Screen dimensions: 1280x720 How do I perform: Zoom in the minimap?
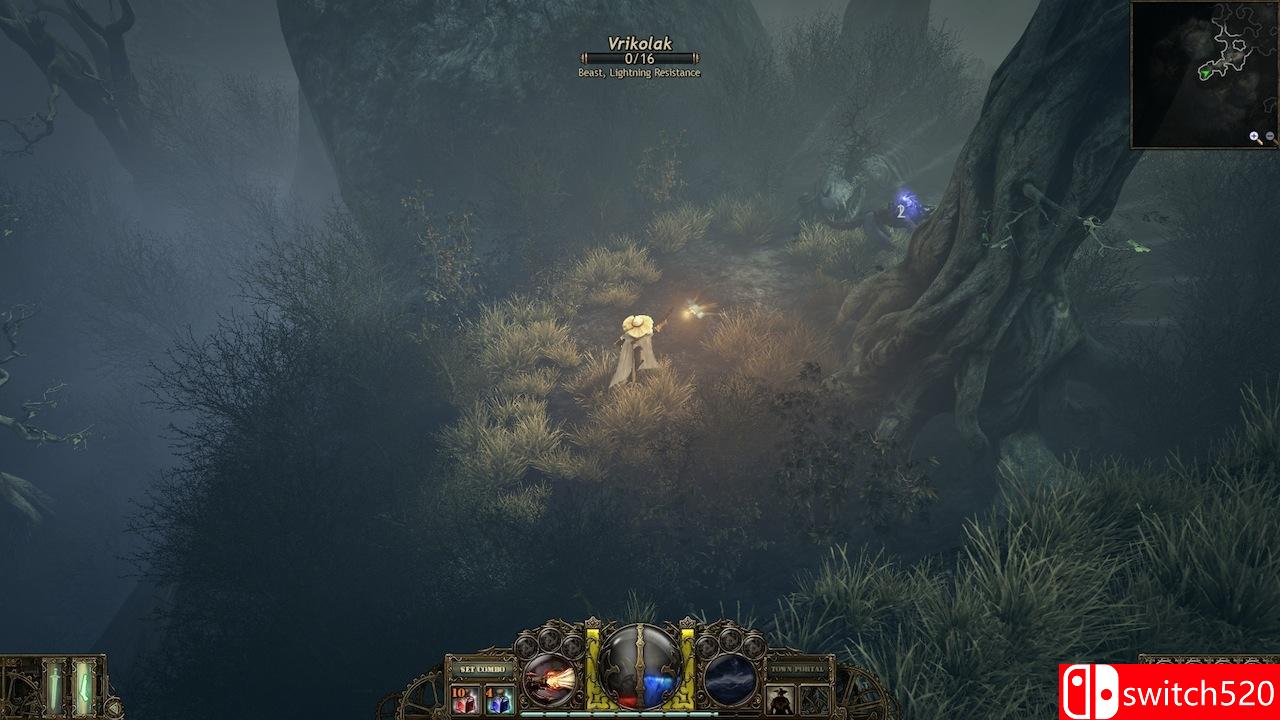pos(1255,137)
